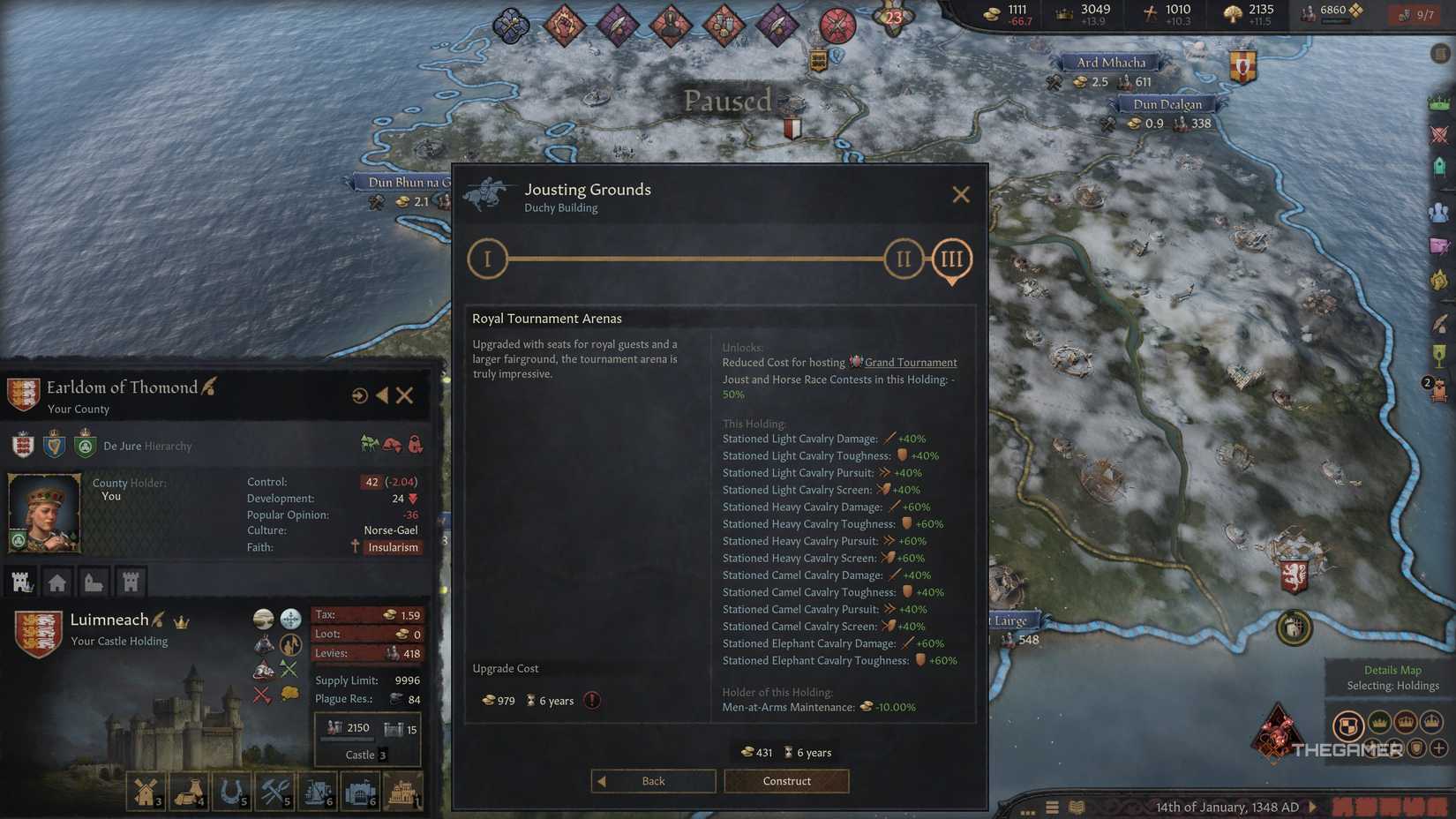
Task: Click the green crown icon in the right sidebar
Action: 1440,103
